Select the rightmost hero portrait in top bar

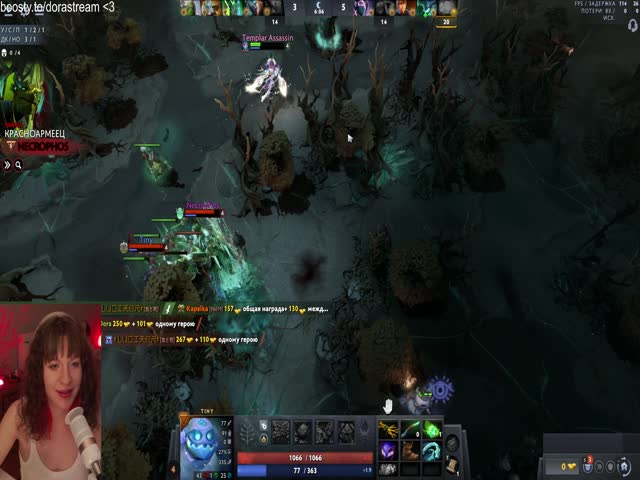click(446, 8)
